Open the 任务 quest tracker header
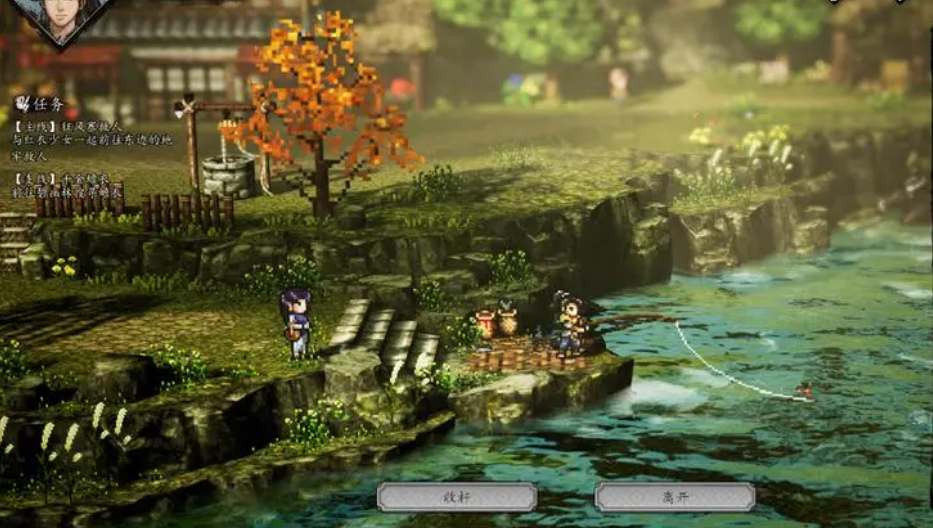 click(x=41, y=103)
